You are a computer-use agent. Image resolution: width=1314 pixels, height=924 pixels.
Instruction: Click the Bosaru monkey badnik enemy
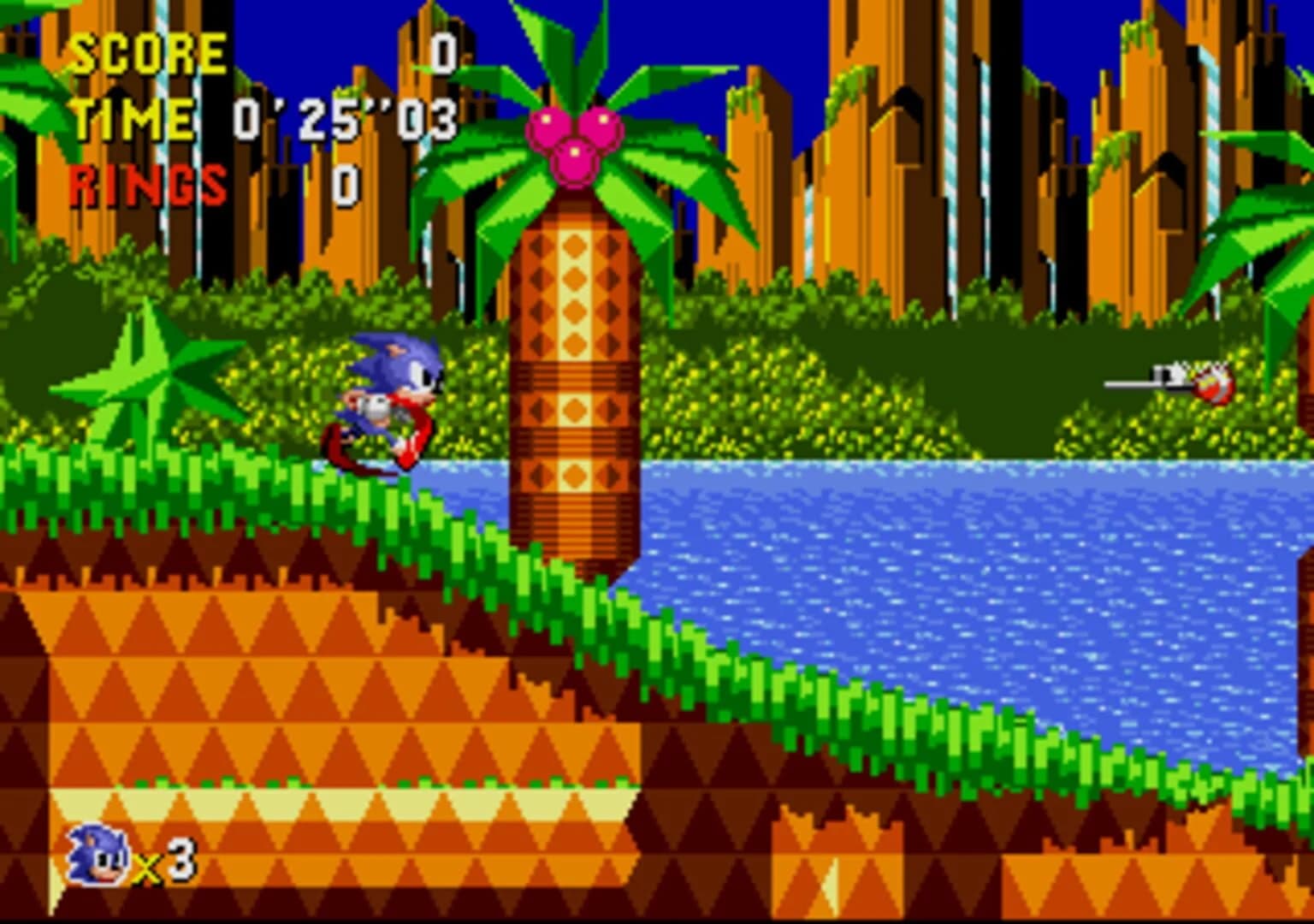pos(1210,385)
